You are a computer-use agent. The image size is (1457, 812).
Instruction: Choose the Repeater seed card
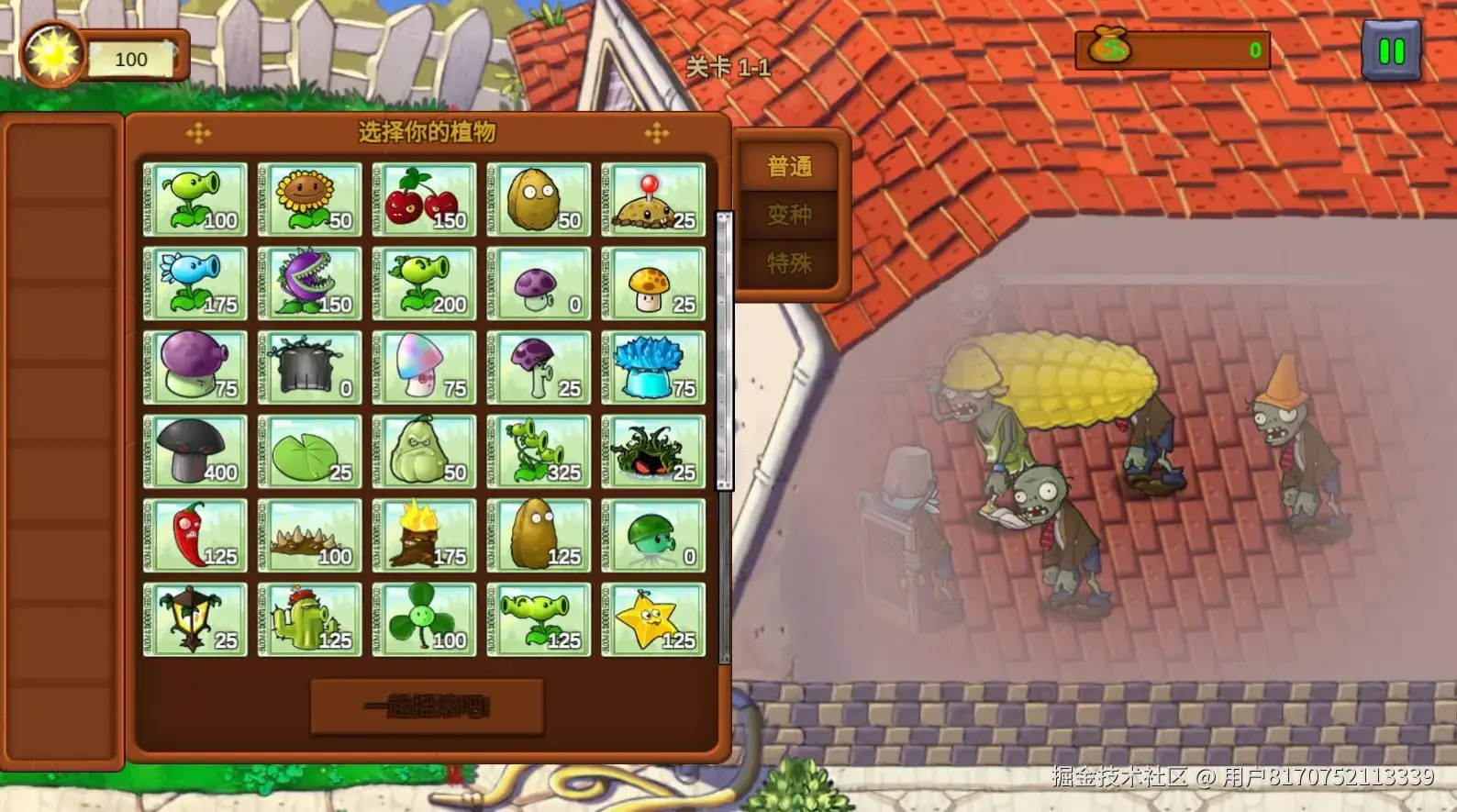coord(424,284)
